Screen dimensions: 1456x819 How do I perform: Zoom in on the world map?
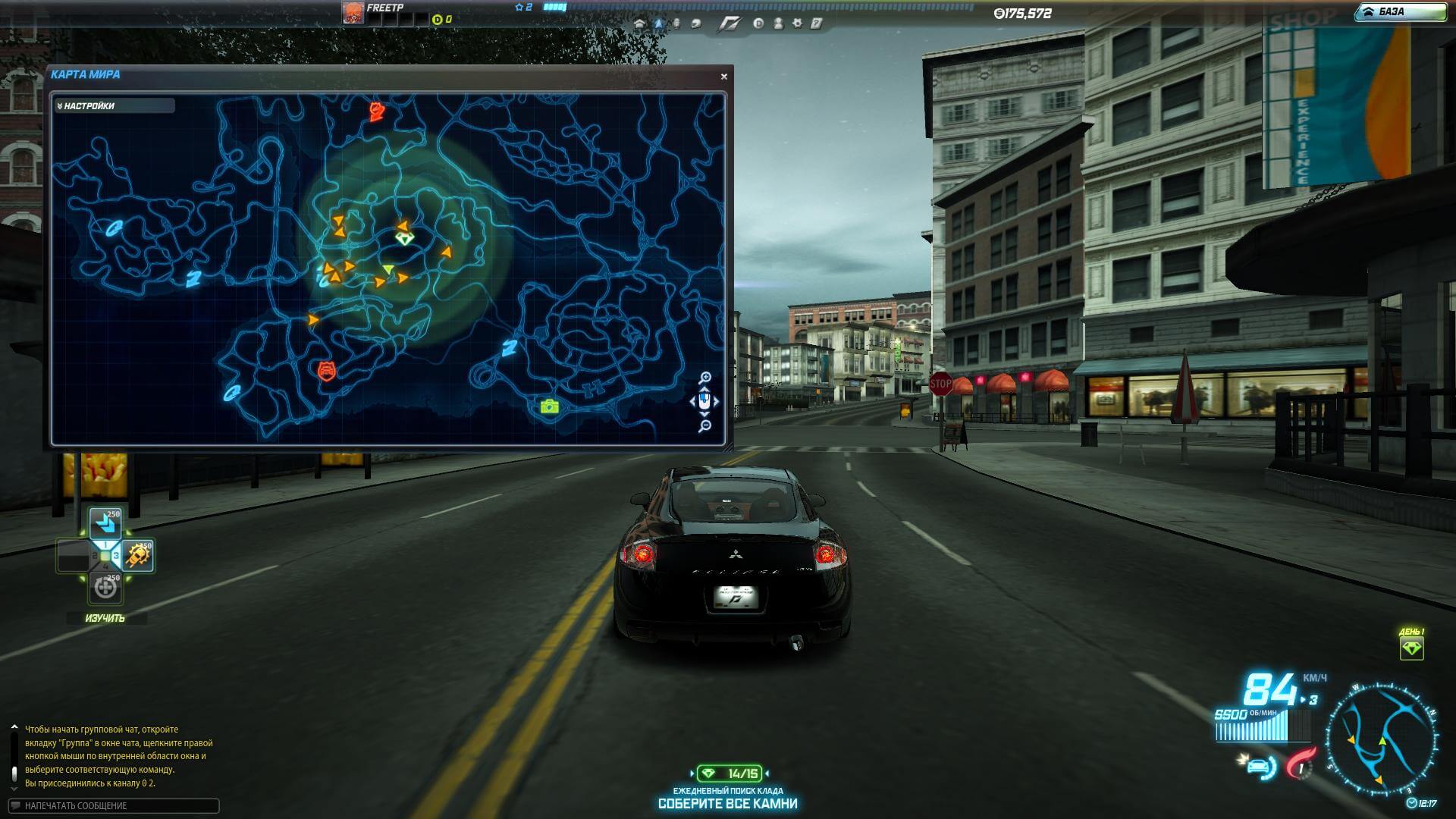tap(705, 377)
